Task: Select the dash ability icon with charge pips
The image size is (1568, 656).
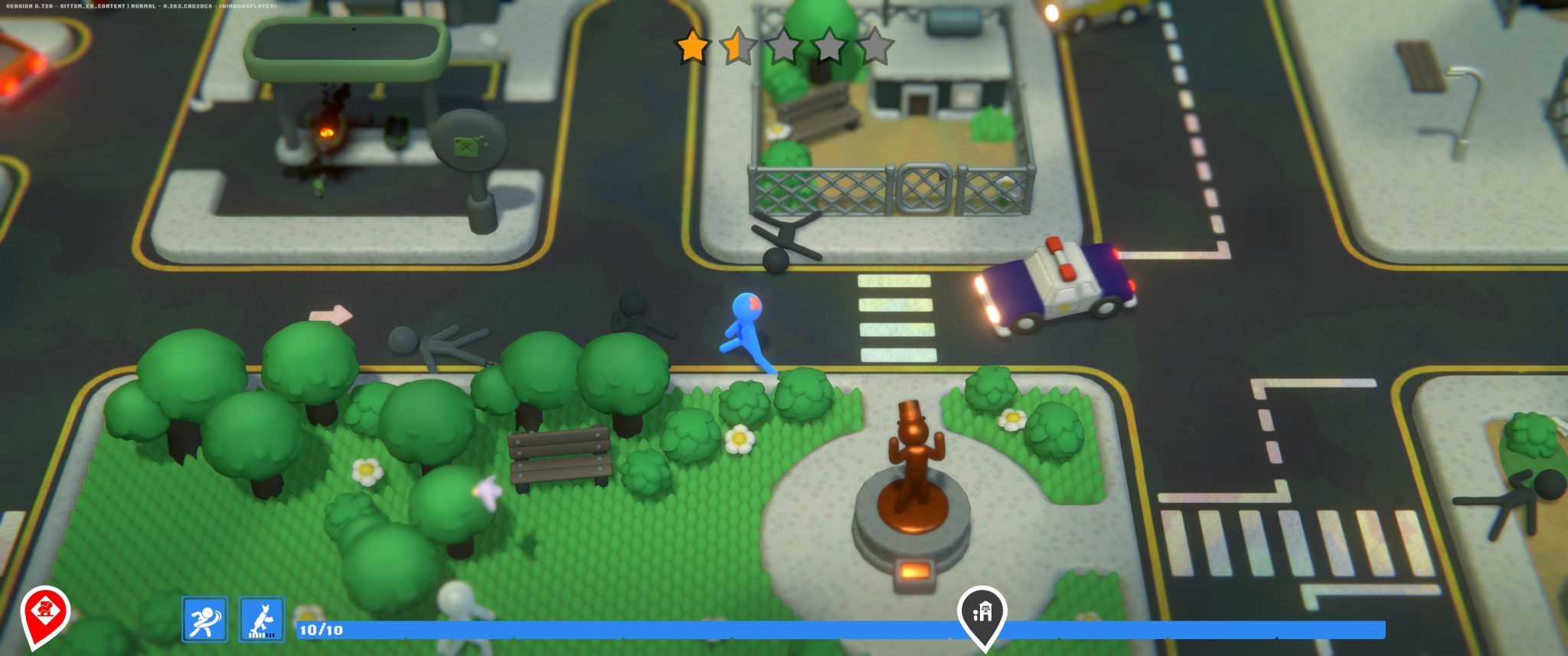Action: tap(262, 619)
